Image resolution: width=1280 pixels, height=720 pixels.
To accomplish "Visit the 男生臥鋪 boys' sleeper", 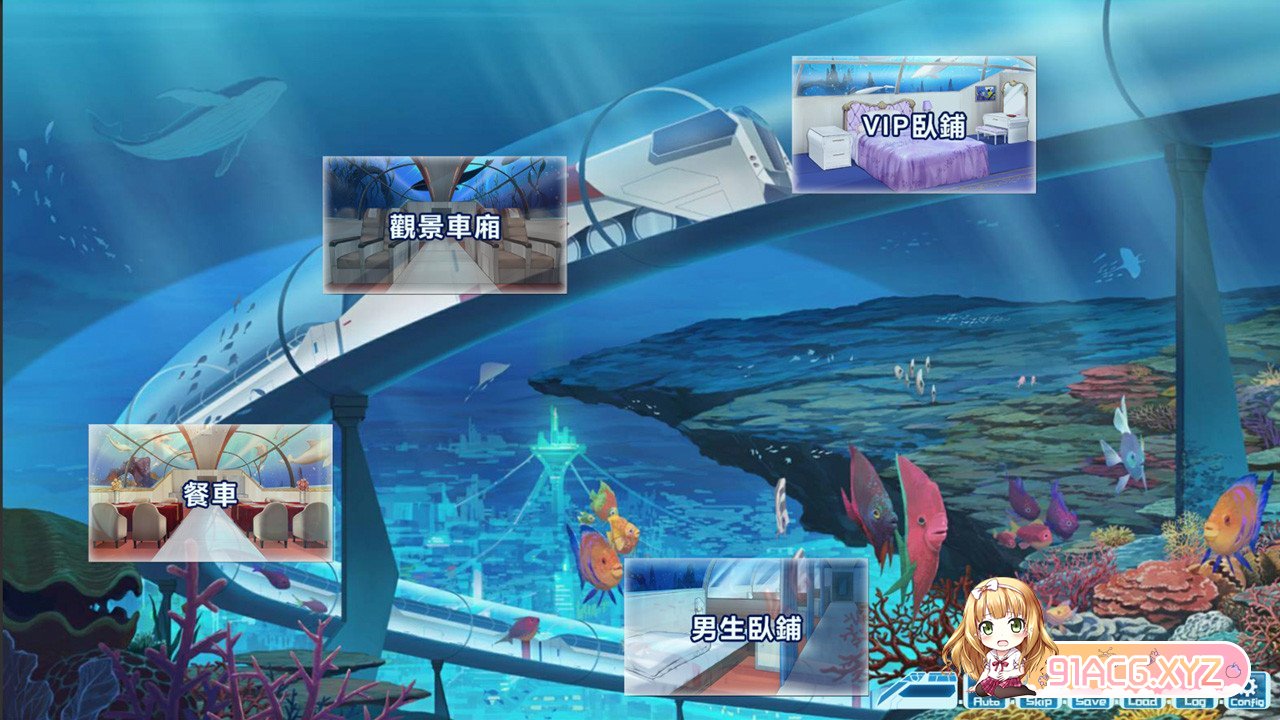I will pos(746,627).
